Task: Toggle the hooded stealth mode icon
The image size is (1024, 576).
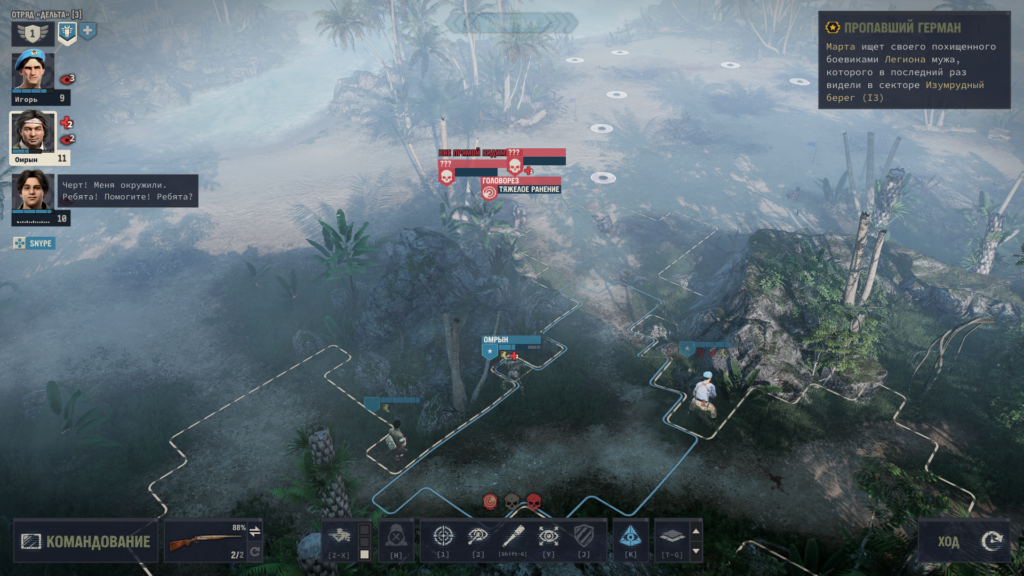Action: point(396,537)
